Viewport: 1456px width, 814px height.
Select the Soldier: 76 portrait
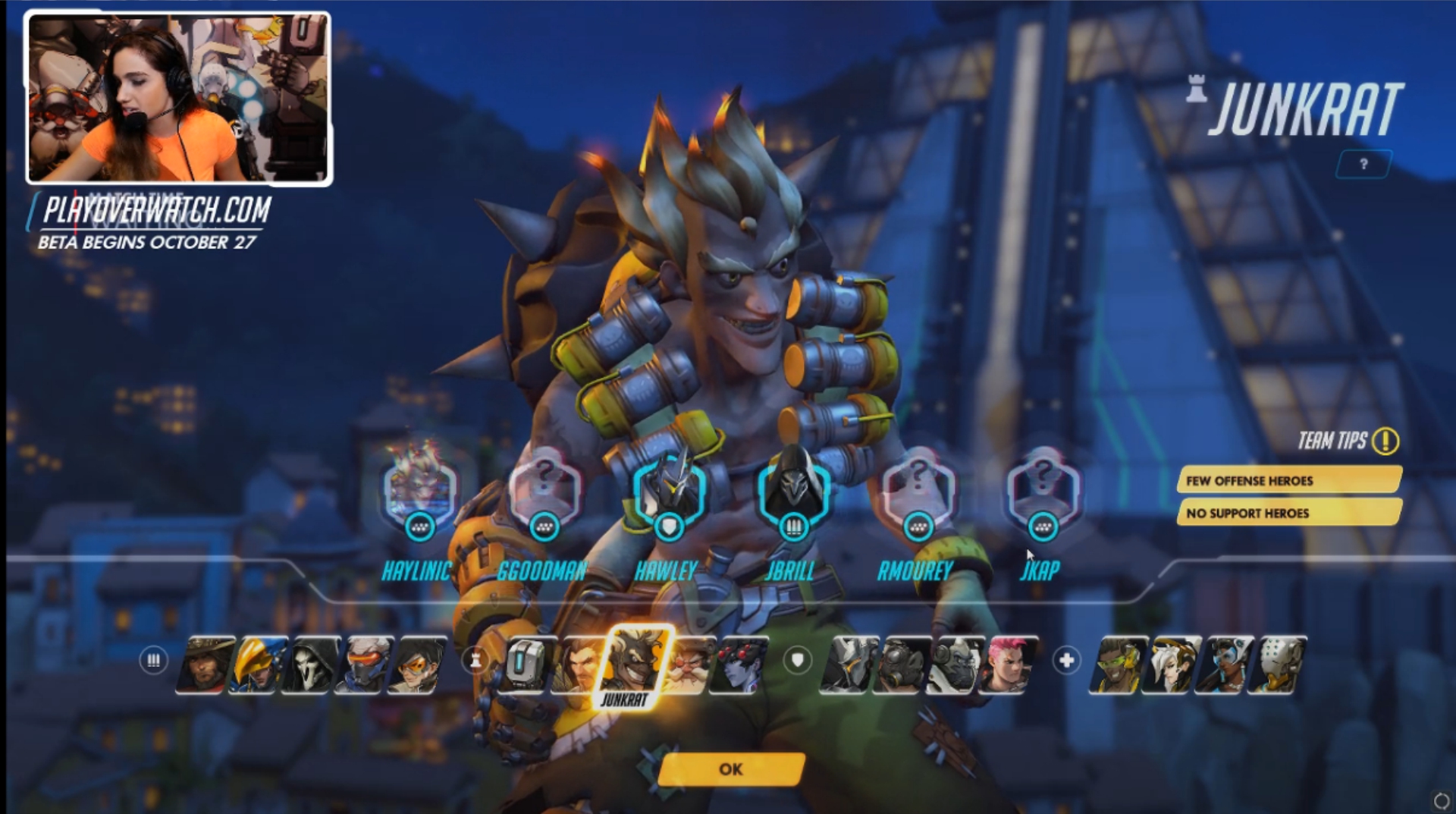pyautogui.click(x=364, y=665)
